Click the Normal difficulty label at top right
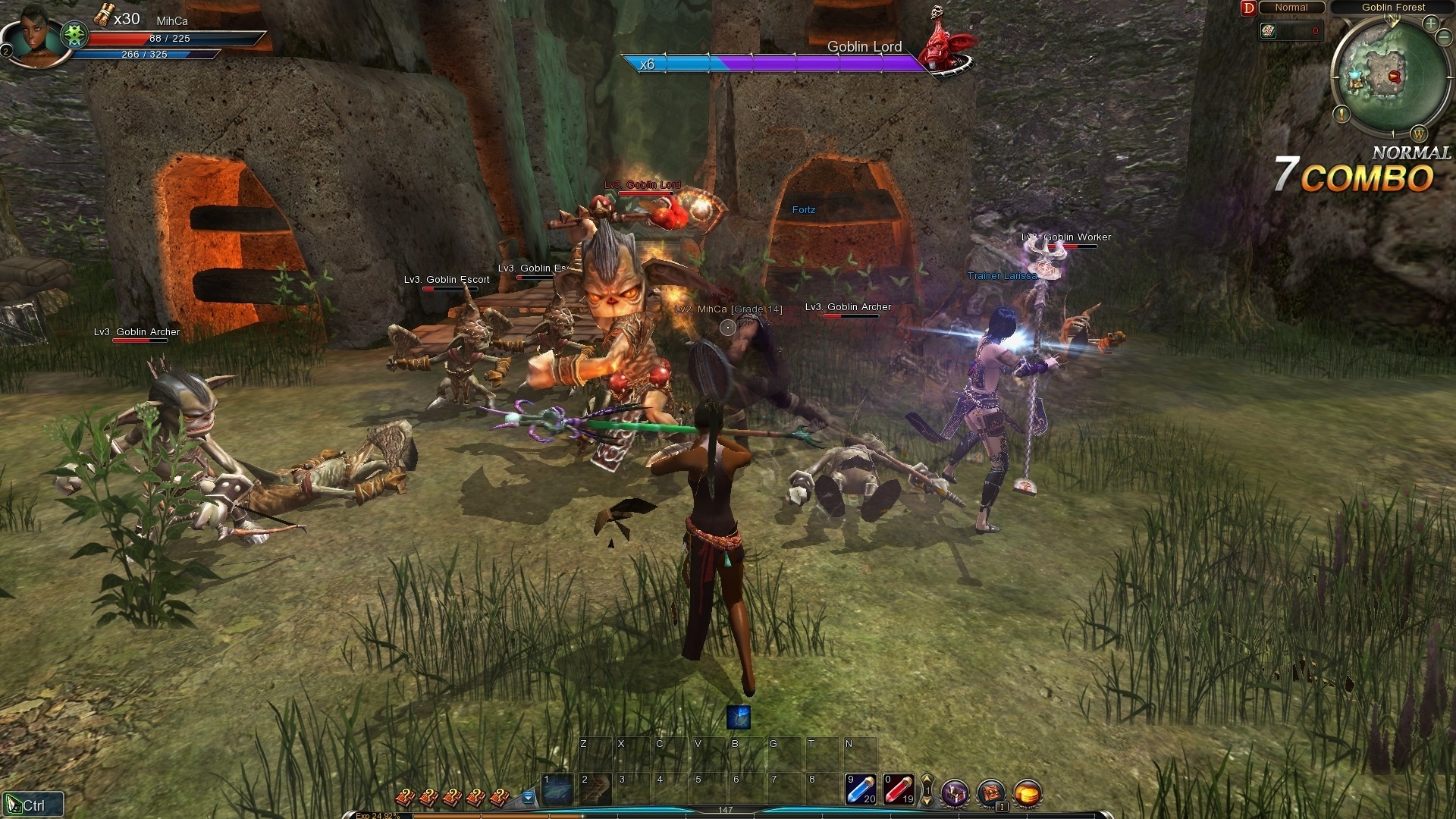 pyautogui.click(x=1291, y=8)
